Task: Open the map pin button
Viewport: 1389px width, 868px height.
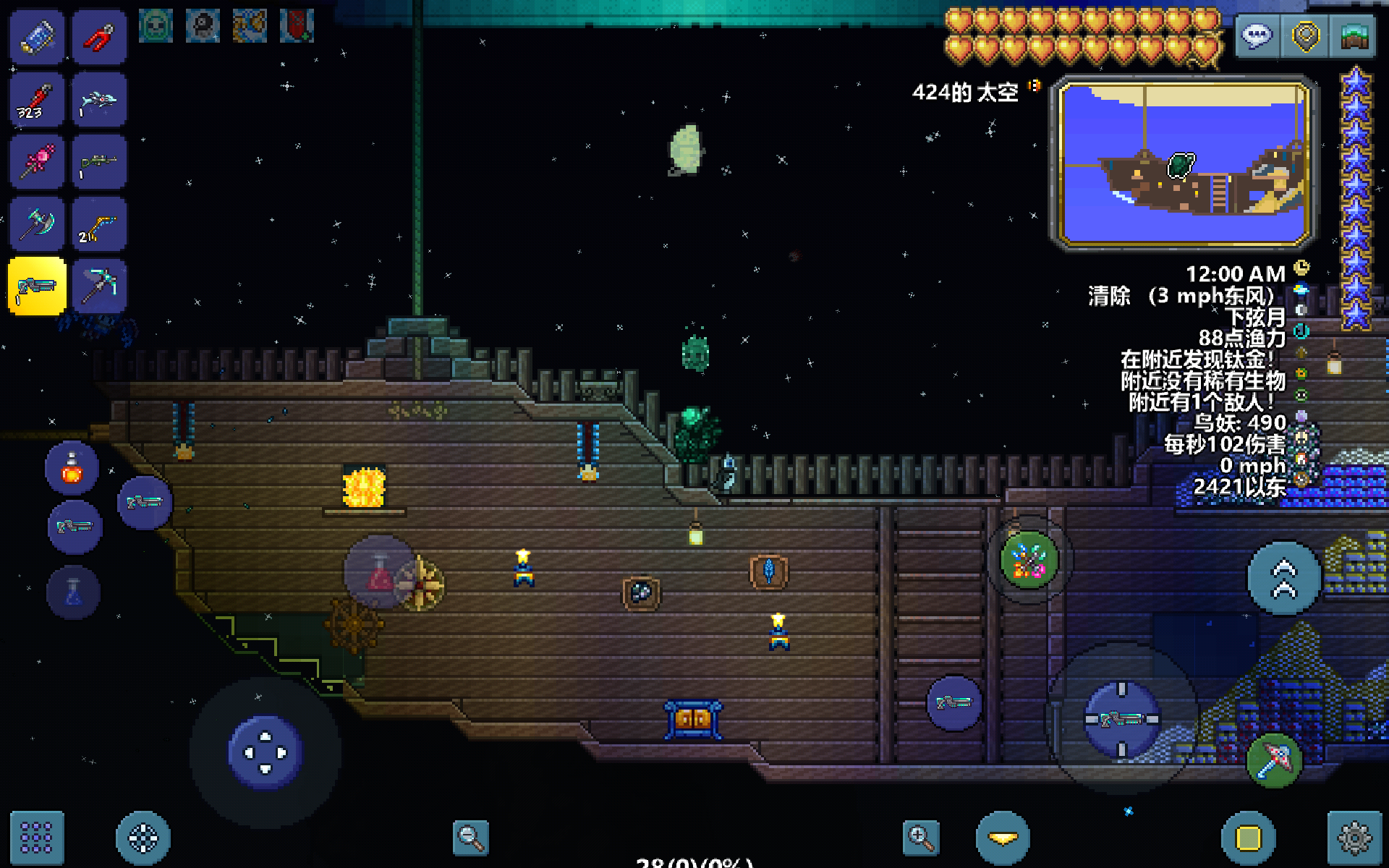Action: (1306, 35)
